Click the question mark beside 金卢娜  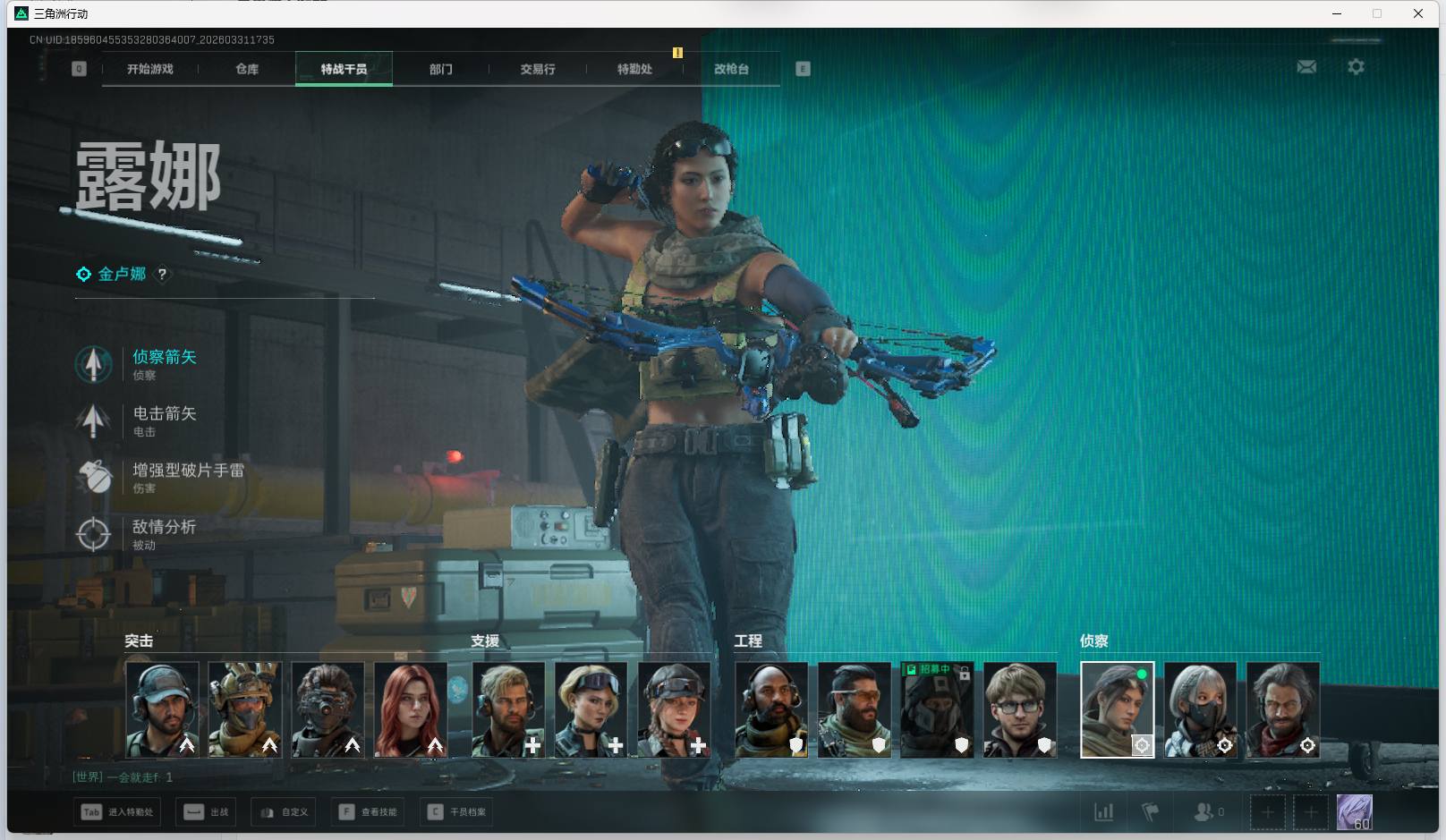(162, 275)
